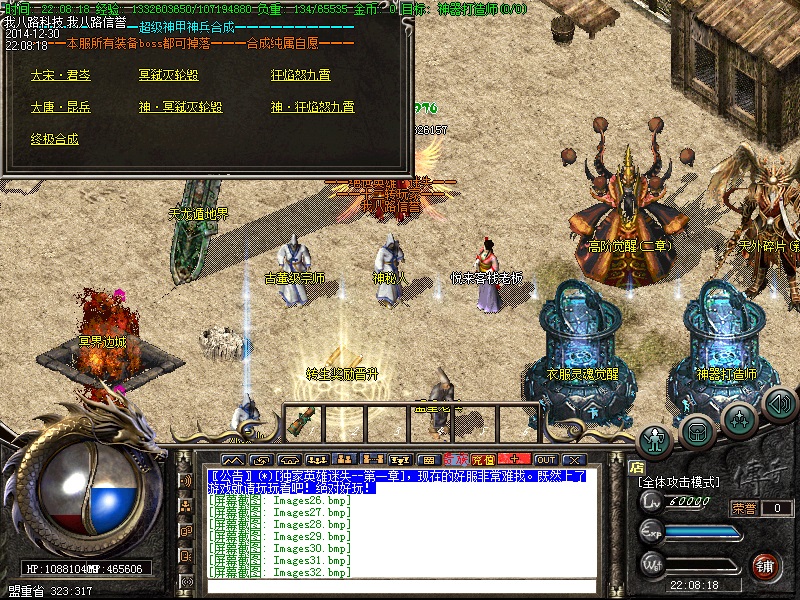
Task: Close the game with the X button
Action: pos(573,459)
